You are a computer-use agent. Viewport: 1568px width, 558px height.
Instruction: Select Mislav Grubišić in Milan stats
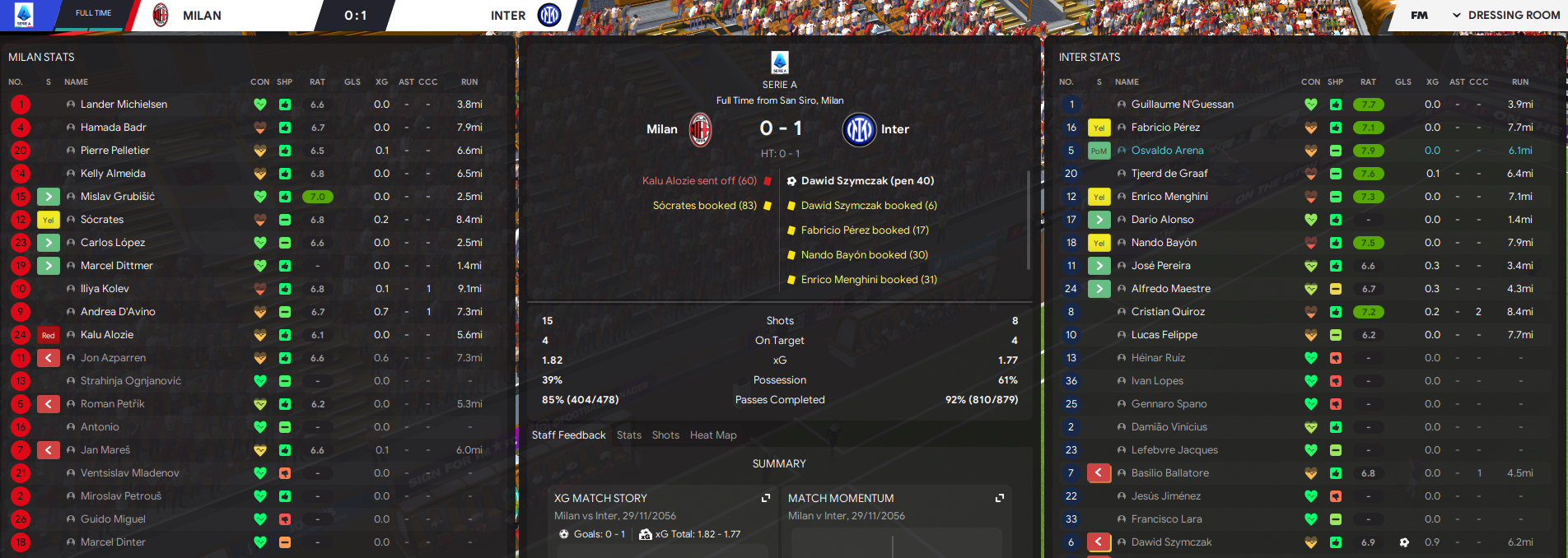(117, 197)
